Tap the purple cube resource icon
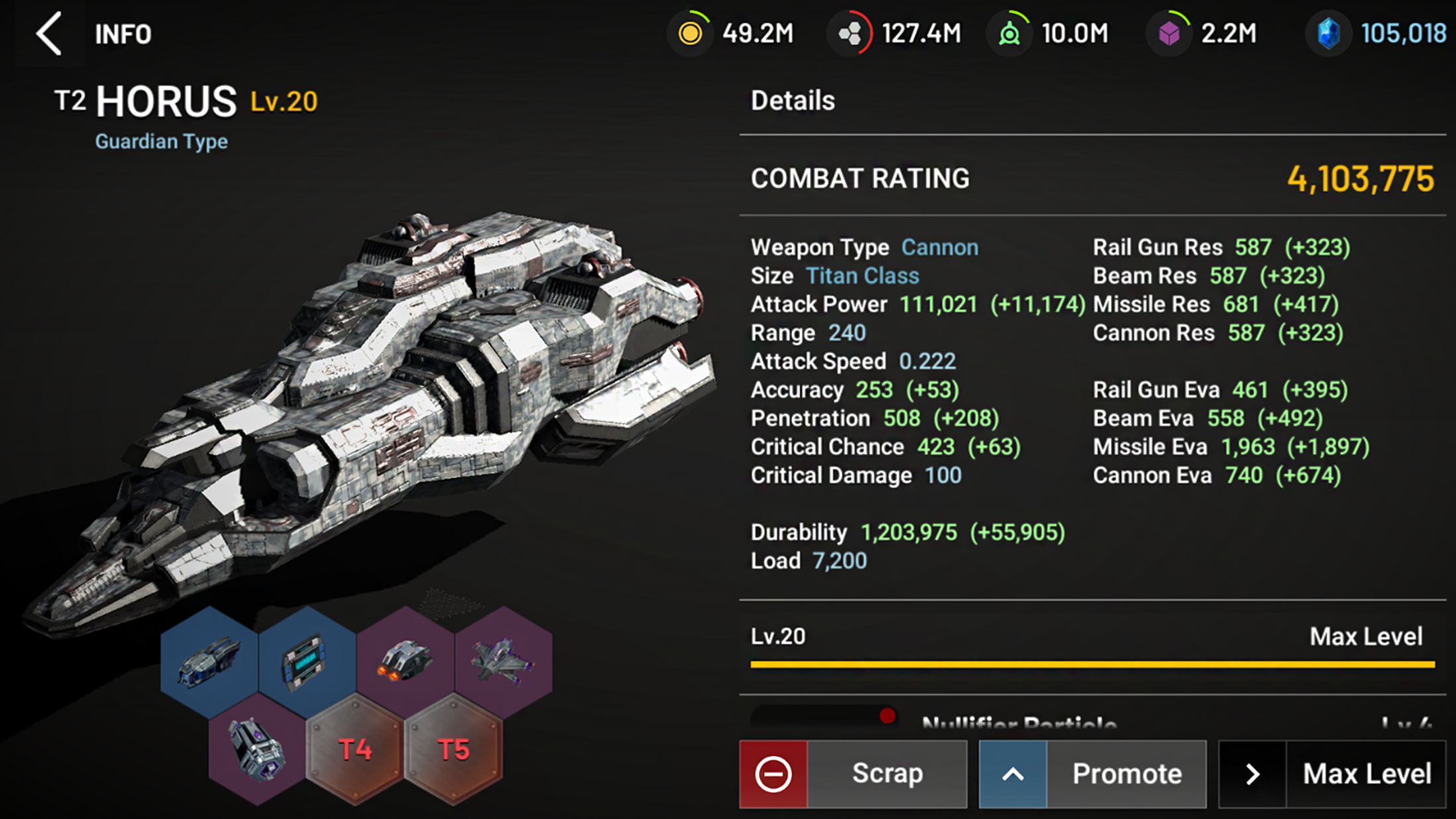The height and width of the screenshot is (819, 1456). click(1169, 33)
